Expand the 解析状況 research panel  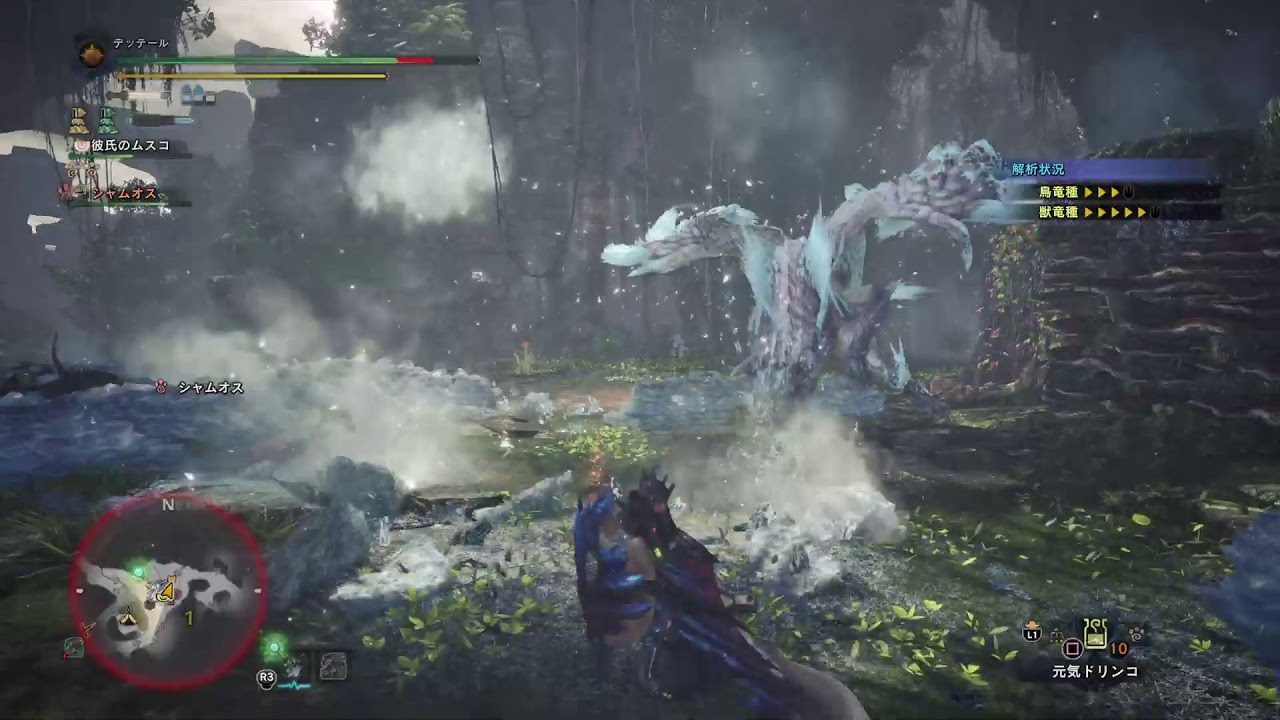(x=1037, y=169)
